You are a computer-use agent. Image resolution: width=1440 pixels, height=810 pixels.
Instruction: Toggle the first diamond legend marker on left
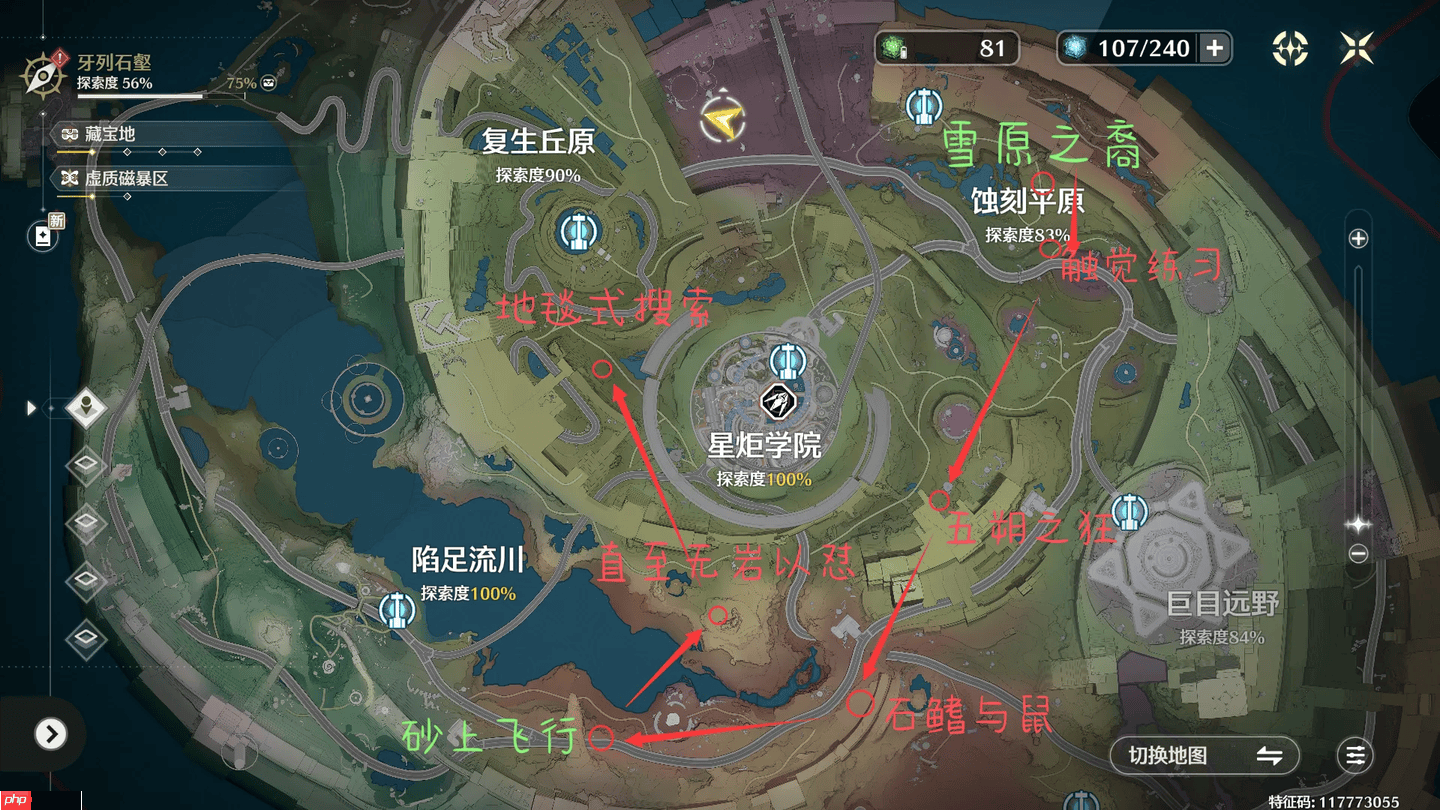pyautogui.click(x=85, y=466)
